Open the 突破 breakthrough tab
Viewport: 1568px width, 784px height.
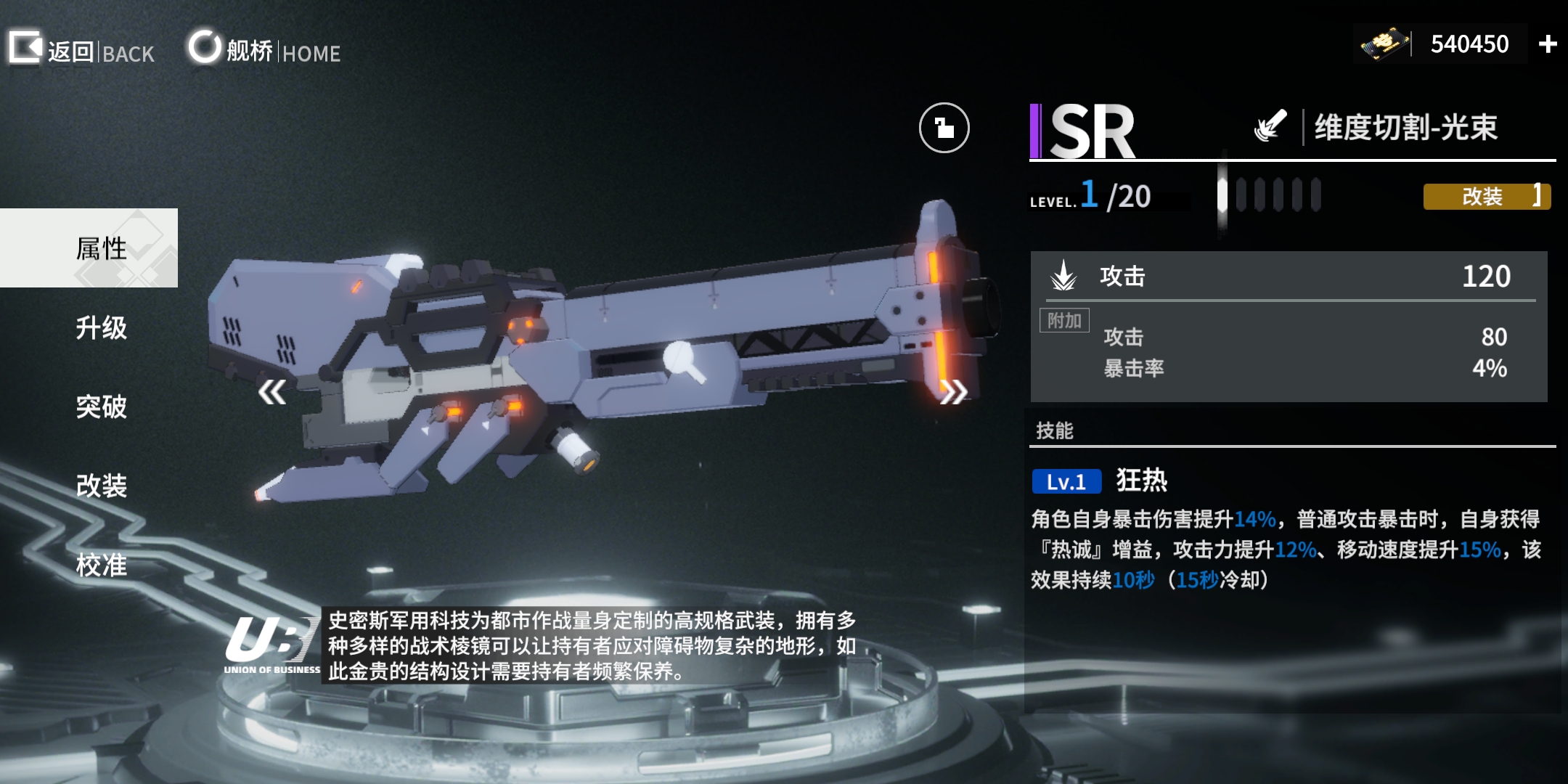point(101,407)
